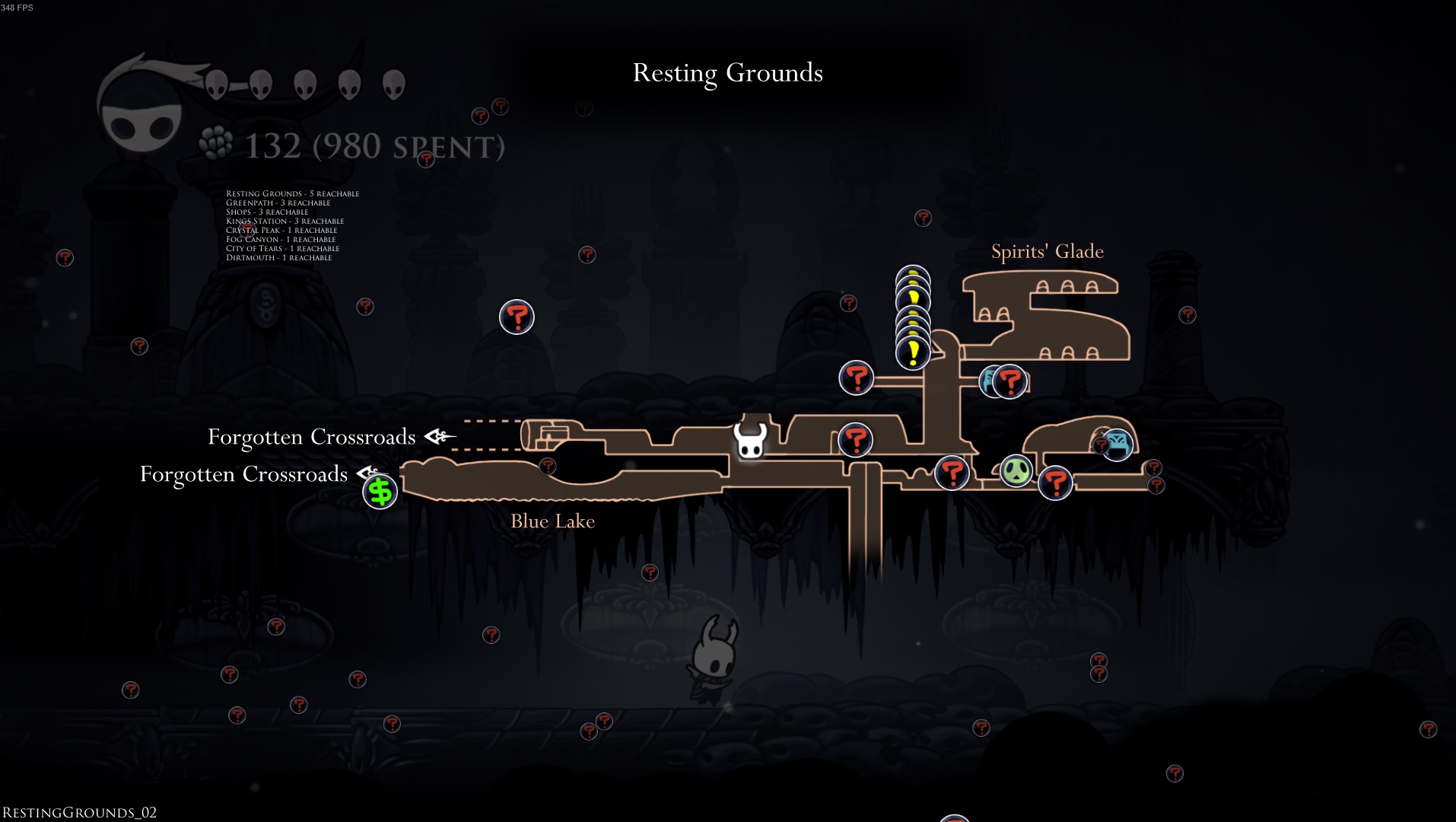The width and height of the screenshot is (1456, 822).
Task: Select the green dollar-sign shop pin
Action: tap(380, 492)
